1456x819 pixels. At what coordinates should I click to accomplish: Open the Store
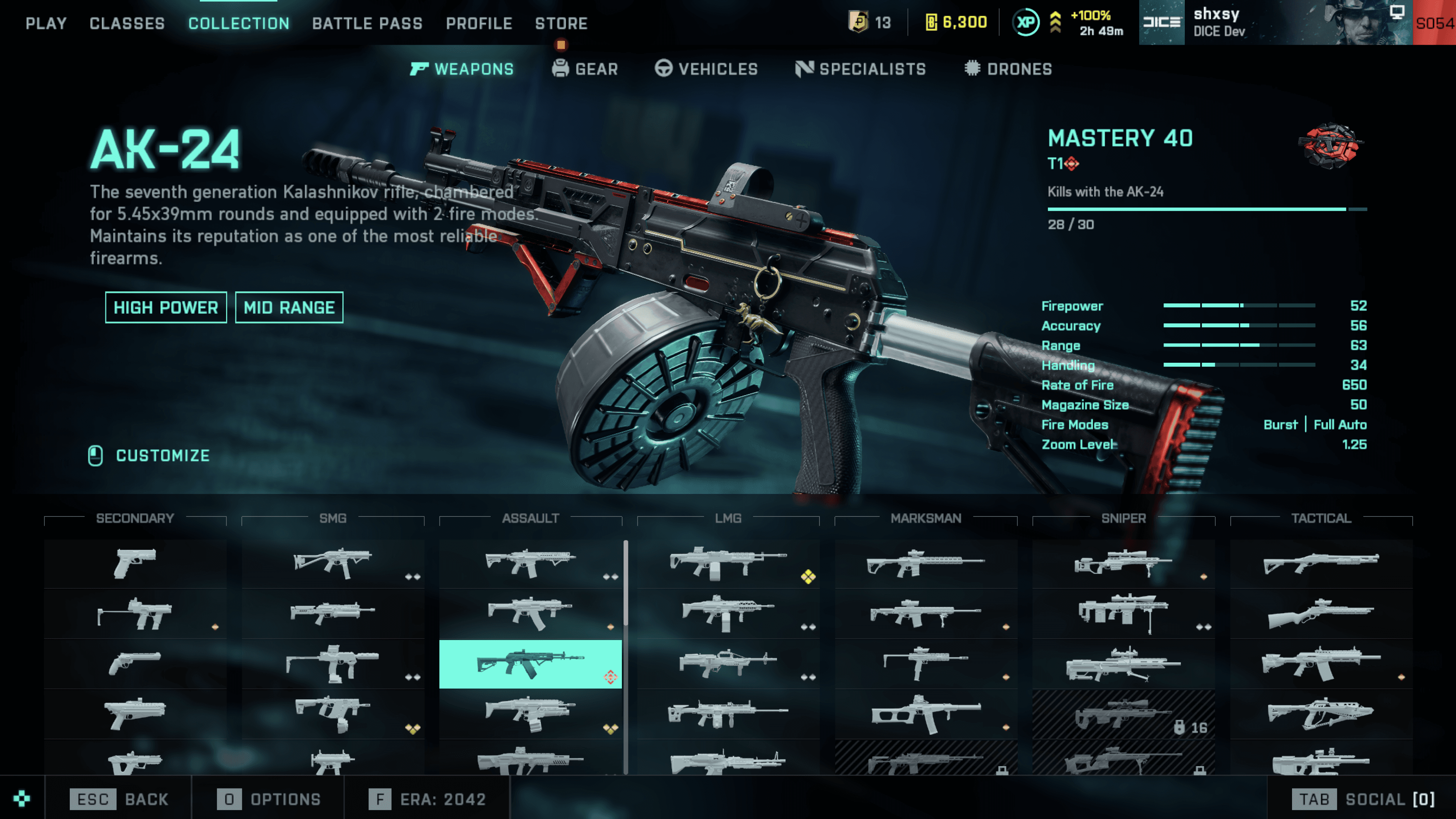(561, 23)
